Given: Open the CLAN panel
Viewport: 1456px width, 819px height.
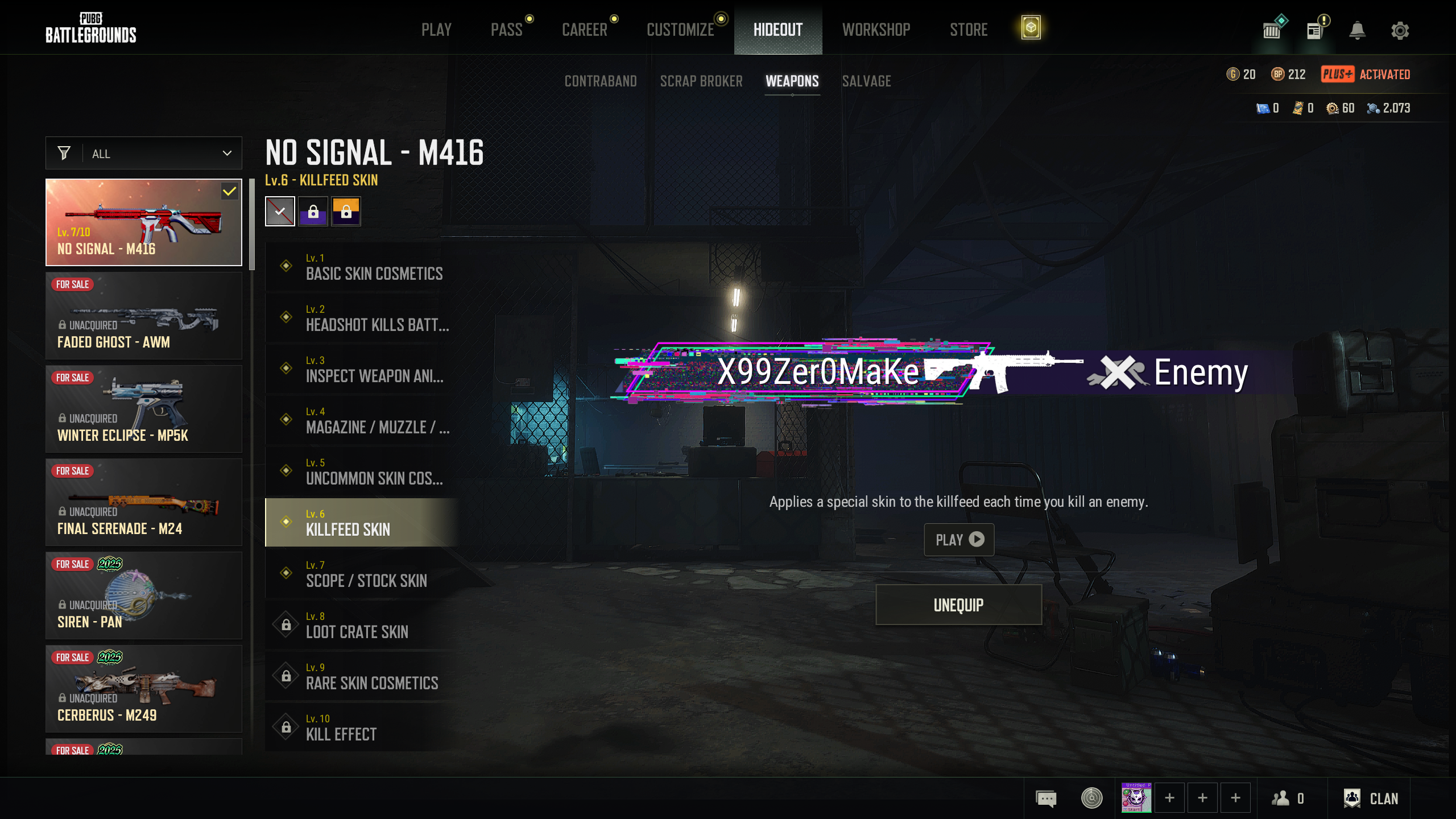Looking at the screenshot, I should pyautogui.click(x=1371, y=799).
